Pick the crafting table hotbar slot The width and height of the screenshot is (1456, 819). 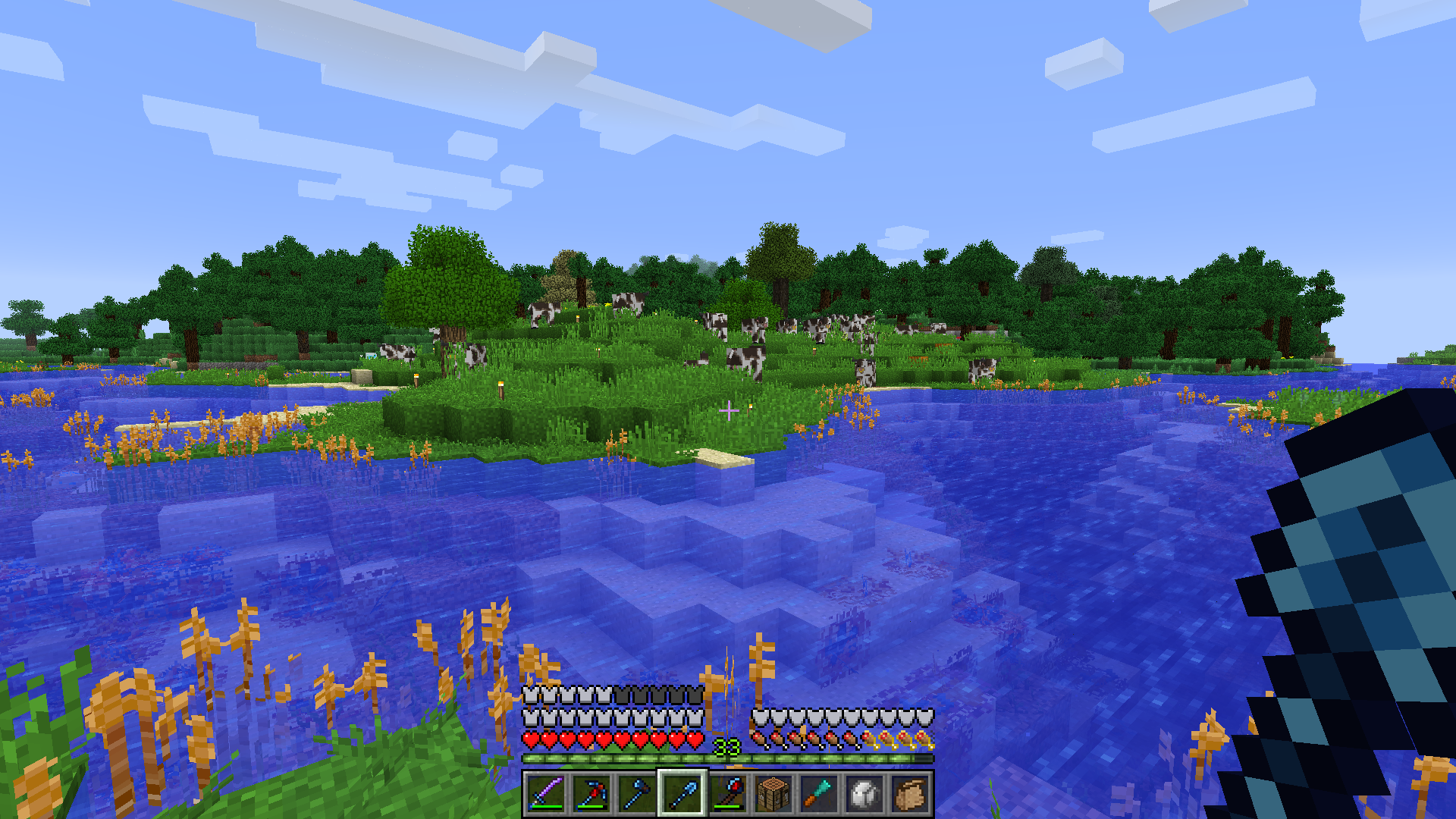pyautogui.click(x=773, y=794)
